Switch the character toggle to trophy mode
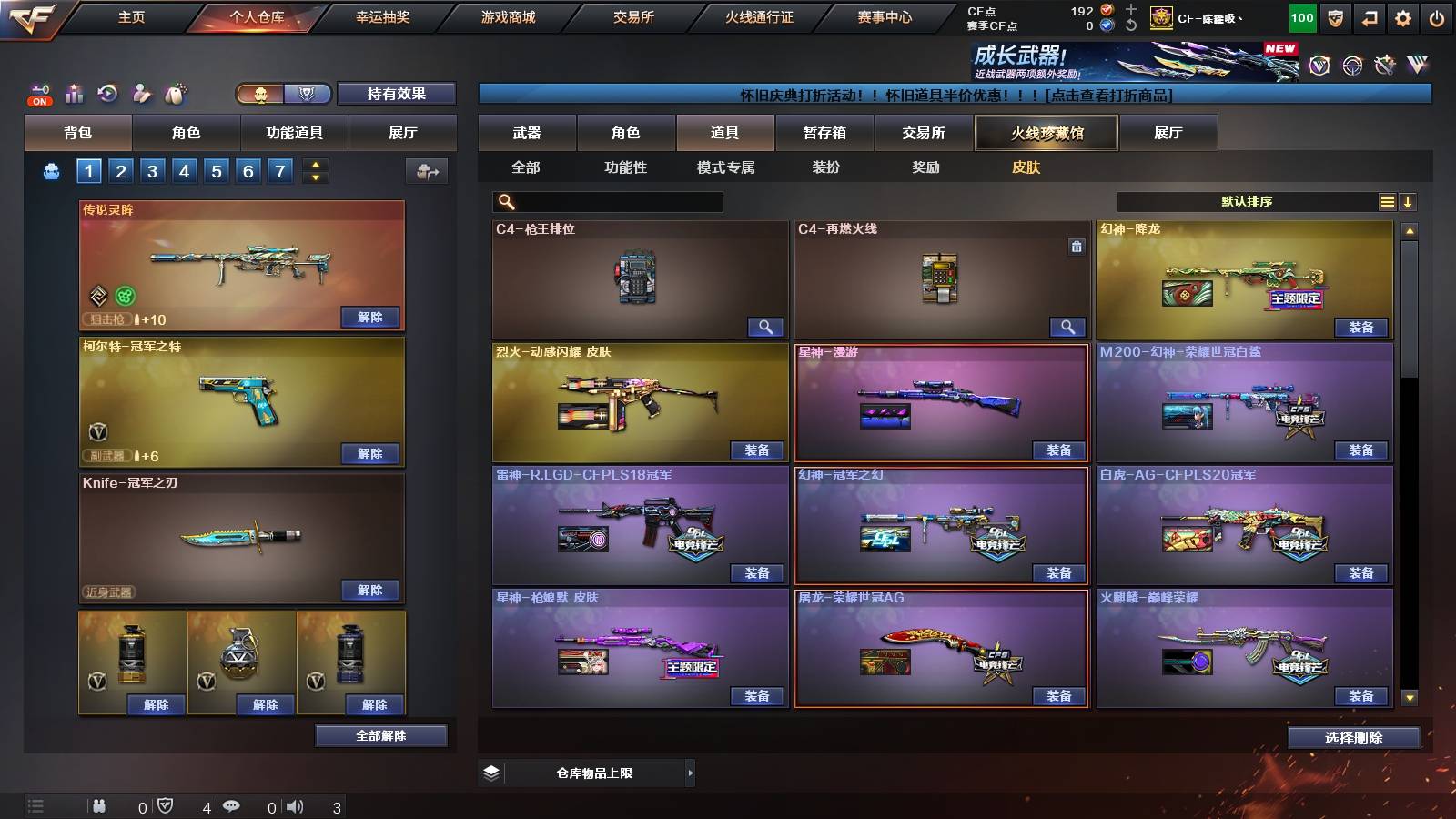The height and width of the screenshot is (819, 1456). click(308, 94)
